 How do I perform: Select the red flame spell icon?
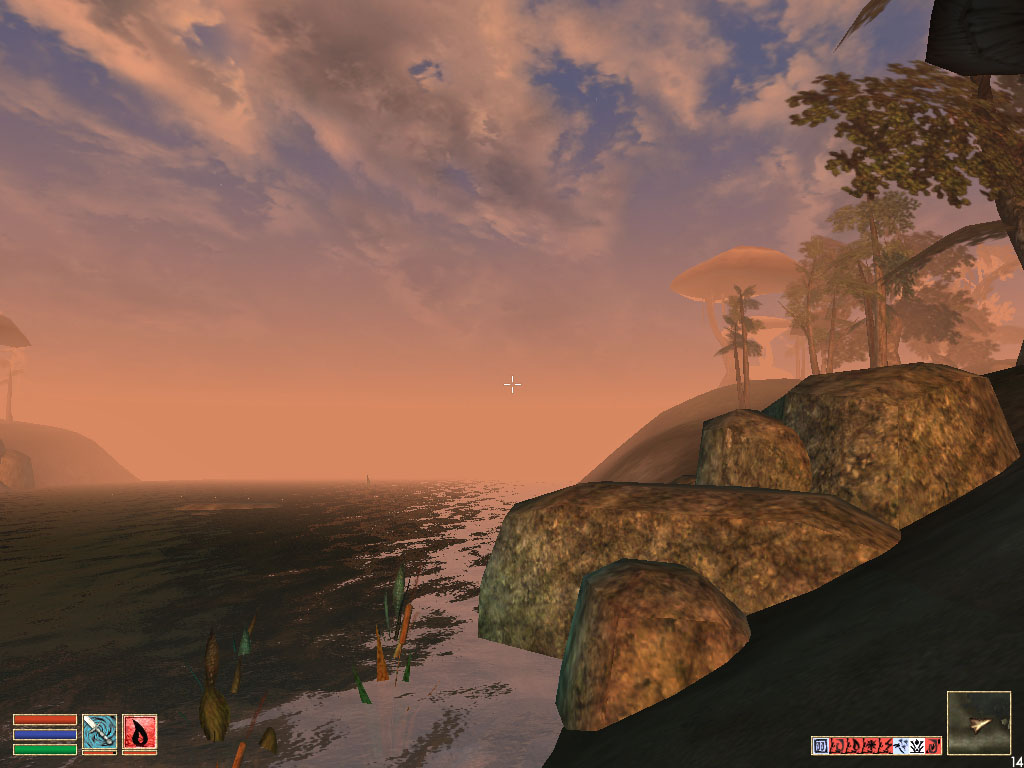pos(139,731)
